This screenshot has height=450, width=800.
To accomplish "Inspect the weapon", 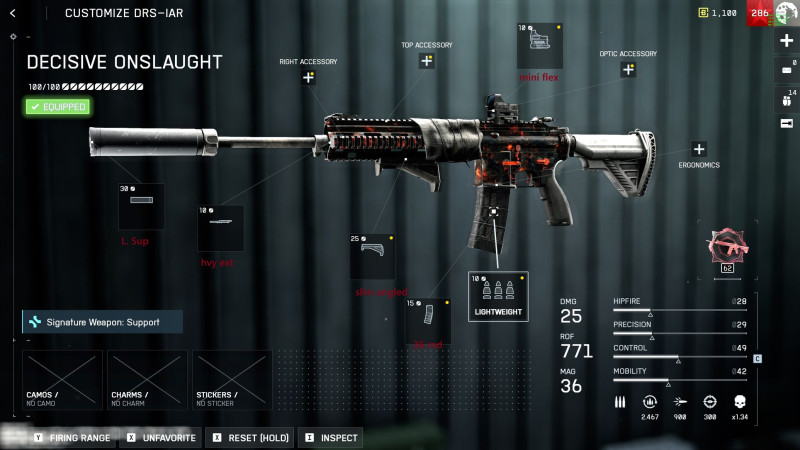I will 331,438.
